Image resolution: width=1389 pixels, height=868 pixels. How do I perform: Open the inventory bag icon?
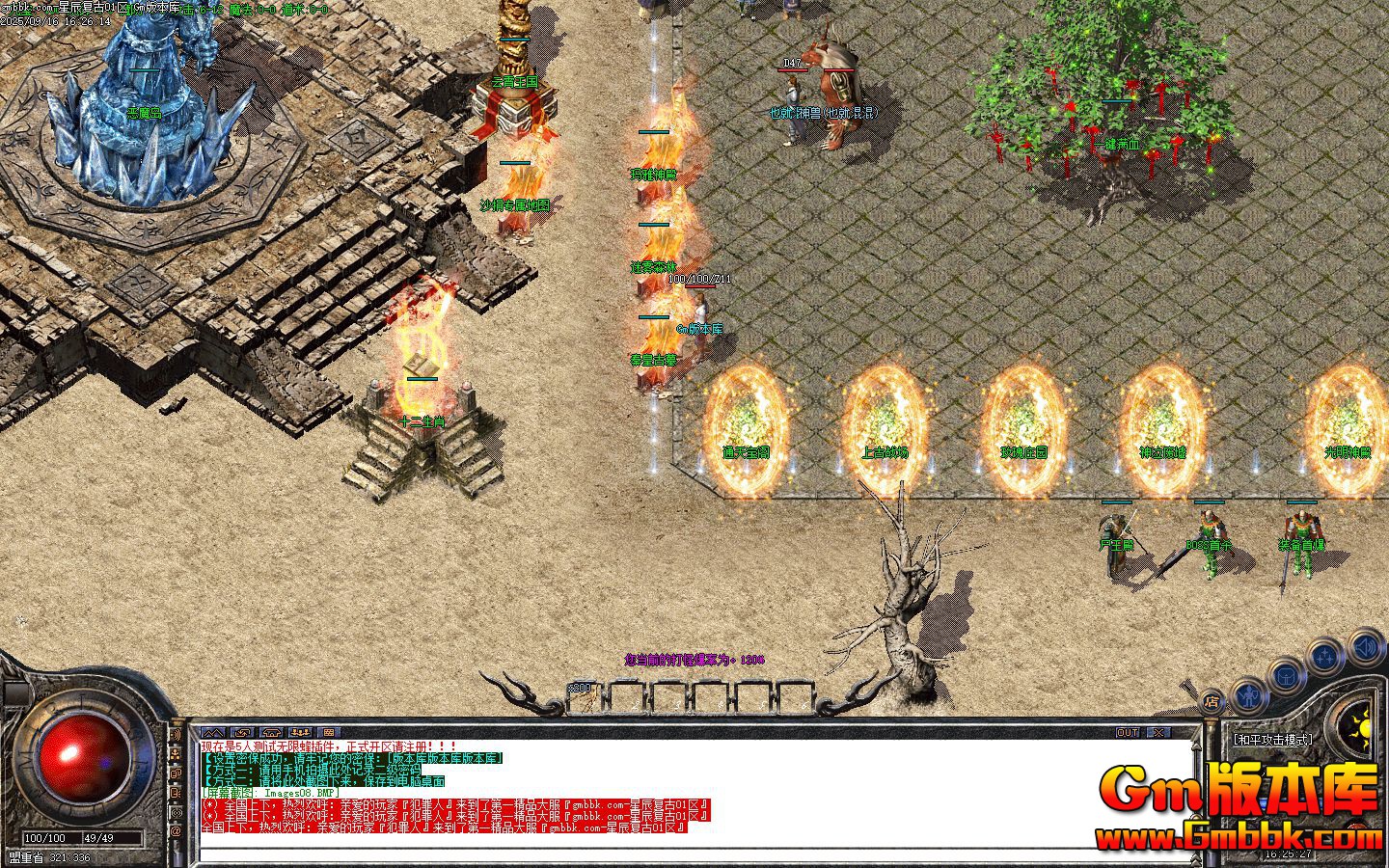pos(1284,676)
